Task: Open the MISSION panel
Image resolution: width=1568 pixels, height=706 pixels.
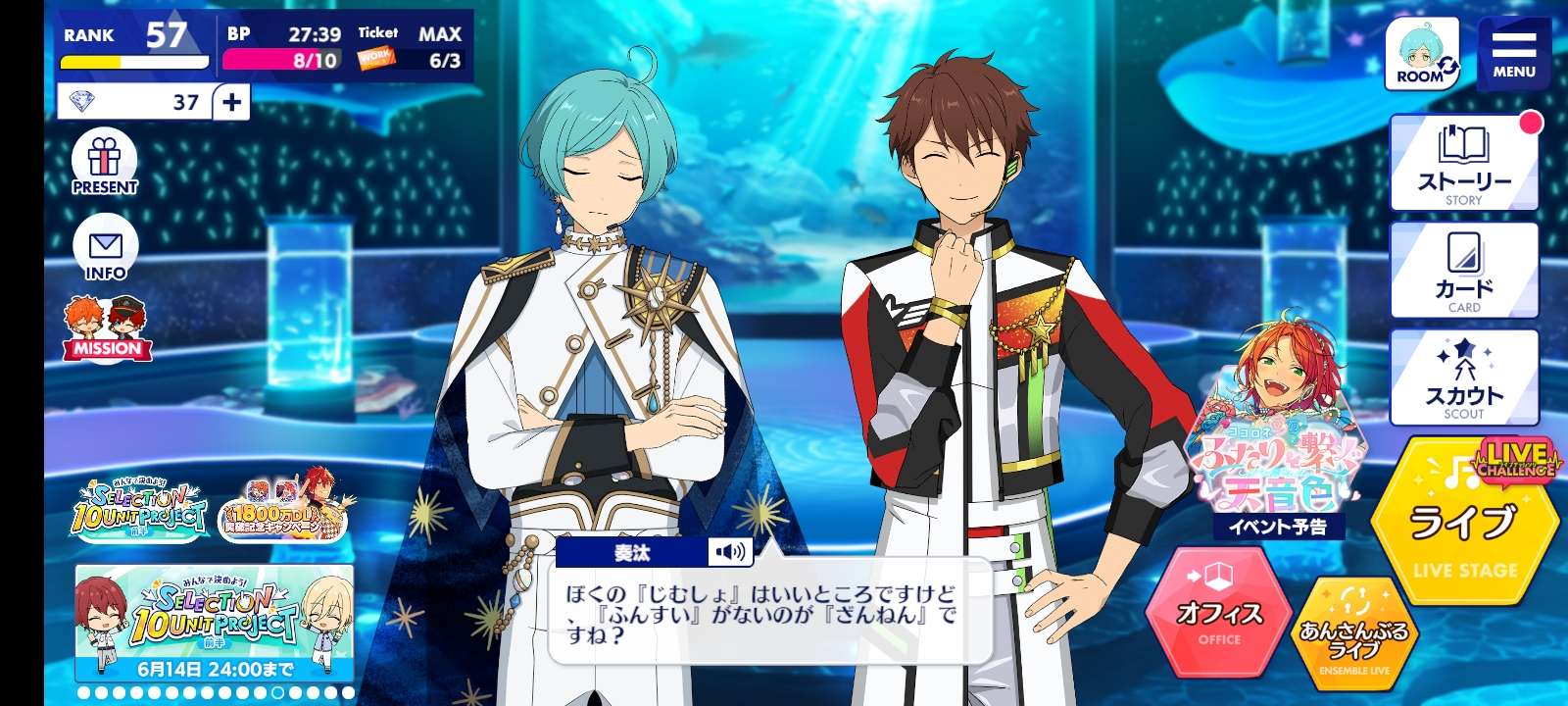Action: point(107,328)
